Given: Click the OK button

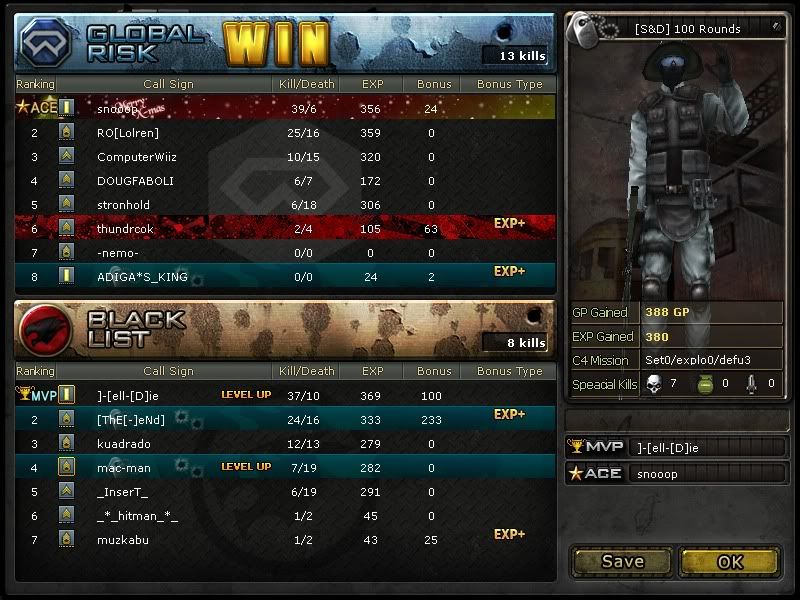Looking at the screenshot, I should point(730,561).
